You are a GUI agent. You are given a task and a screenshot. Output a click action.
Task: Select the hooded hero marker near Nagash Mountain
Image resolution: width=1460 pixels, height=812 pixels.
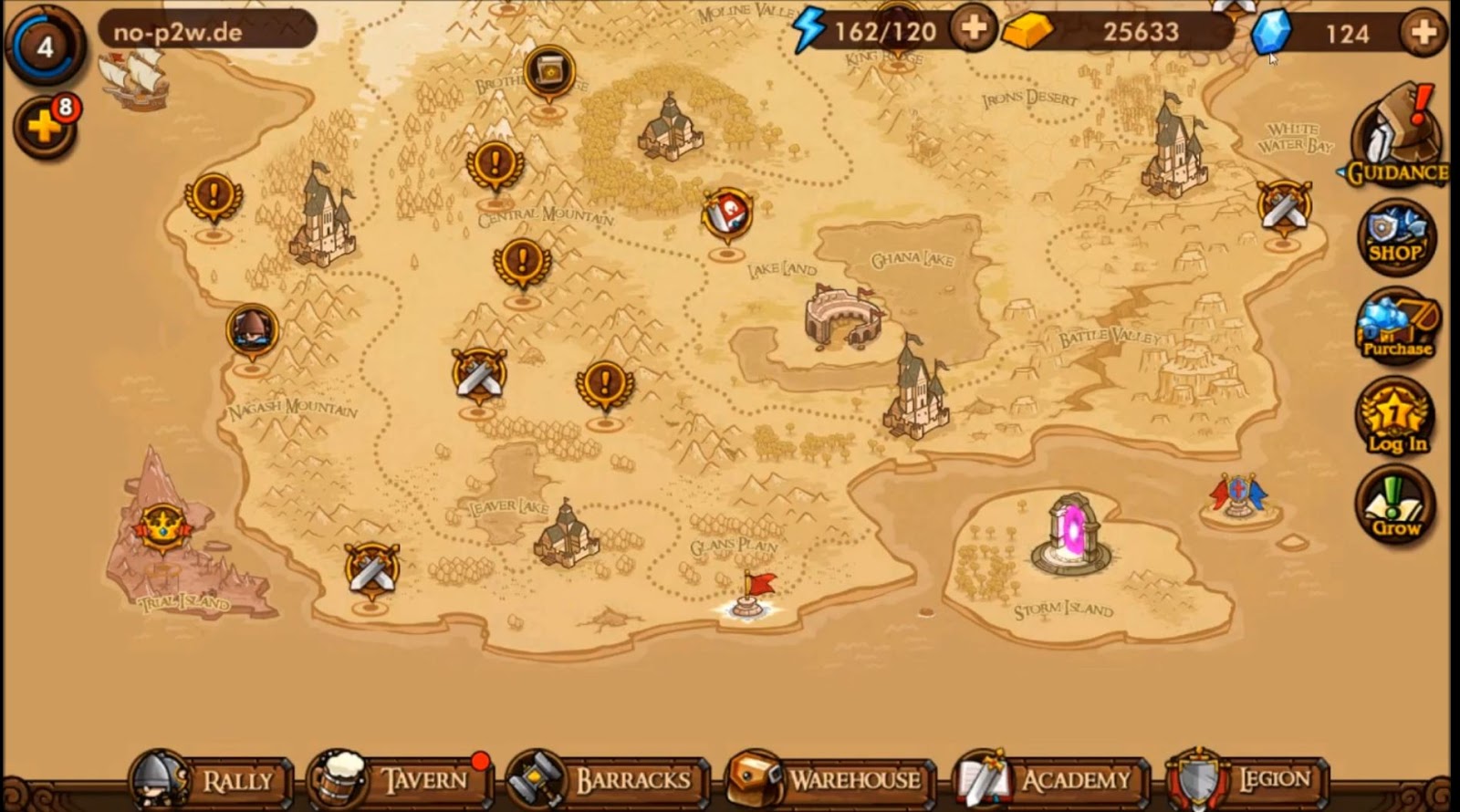pos(250,330)
